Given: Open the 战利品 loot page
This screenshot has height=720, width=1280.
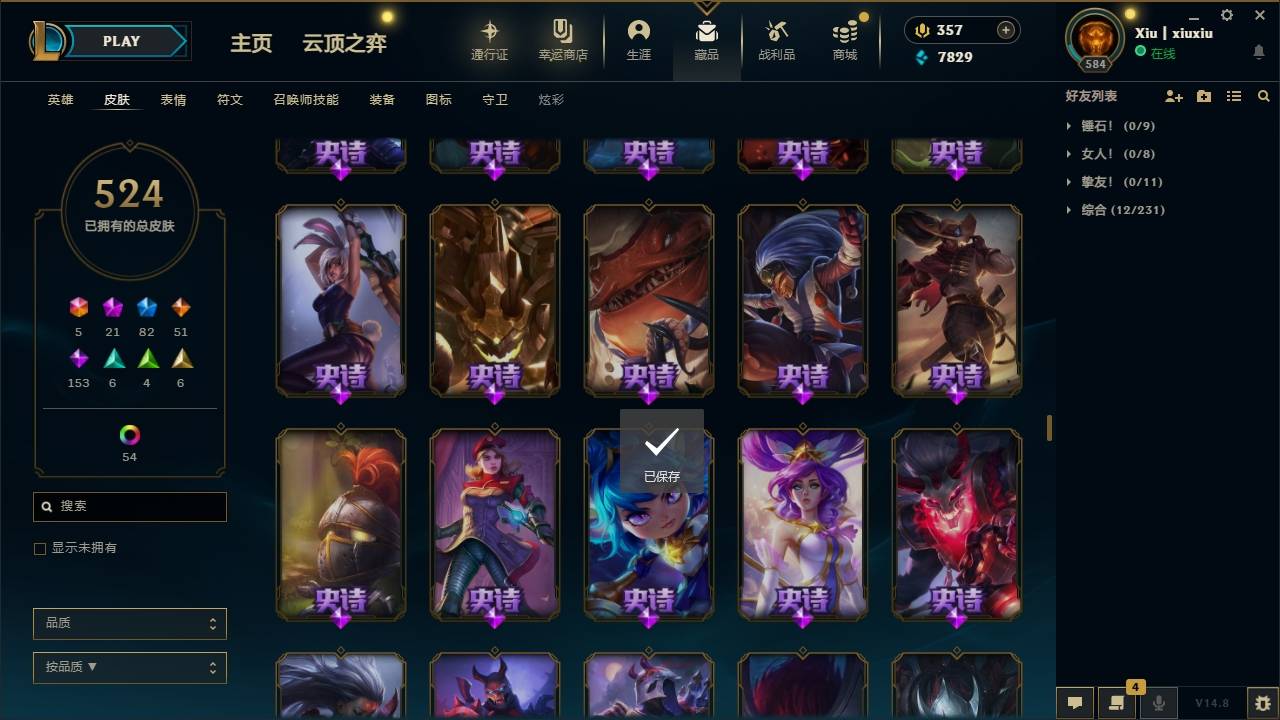Looking at the screenshot, I should coord(776,41).
